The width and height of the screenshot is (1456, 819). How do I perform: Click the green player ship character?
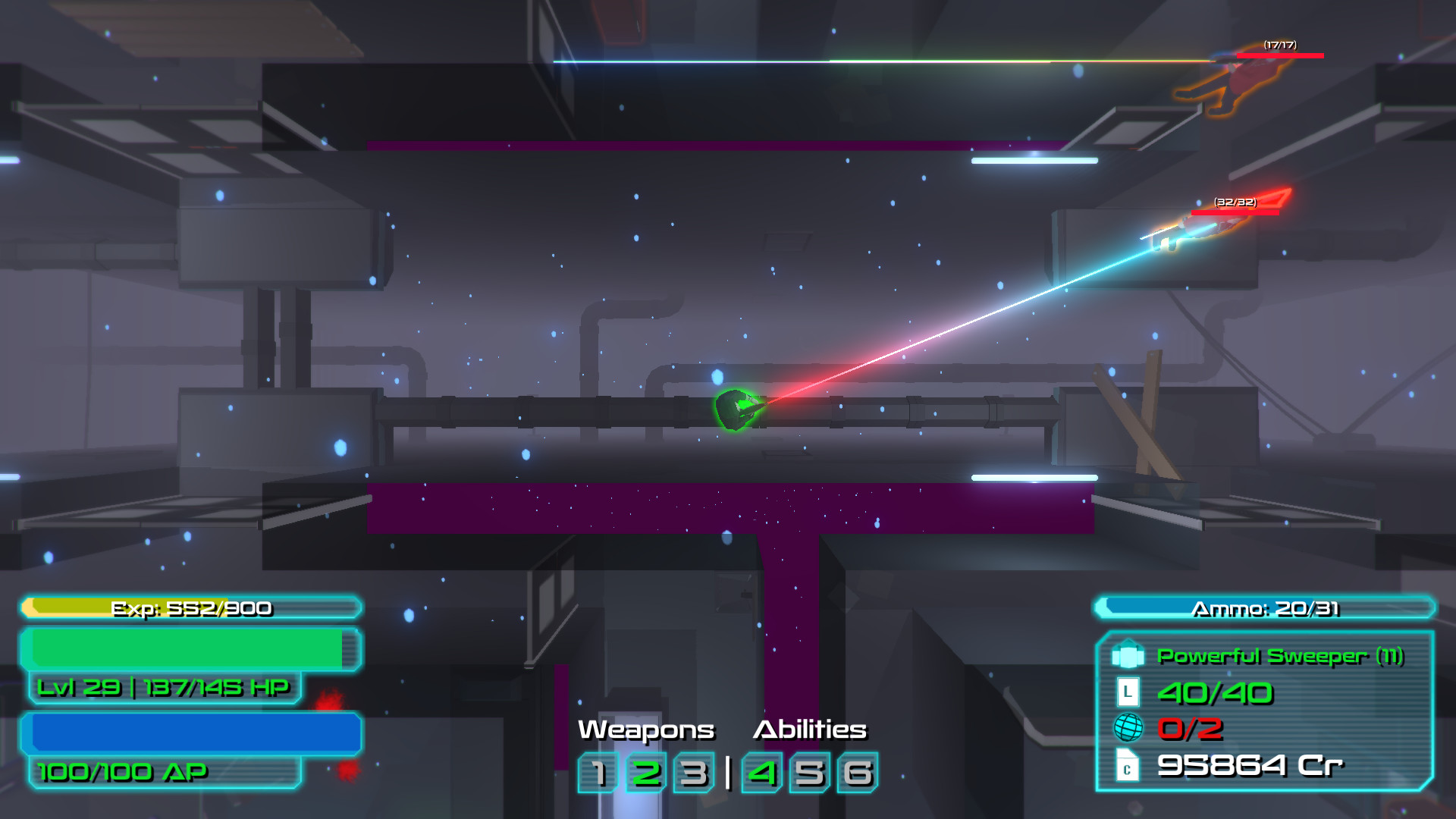pyautogui.click(x=739, y=410)
